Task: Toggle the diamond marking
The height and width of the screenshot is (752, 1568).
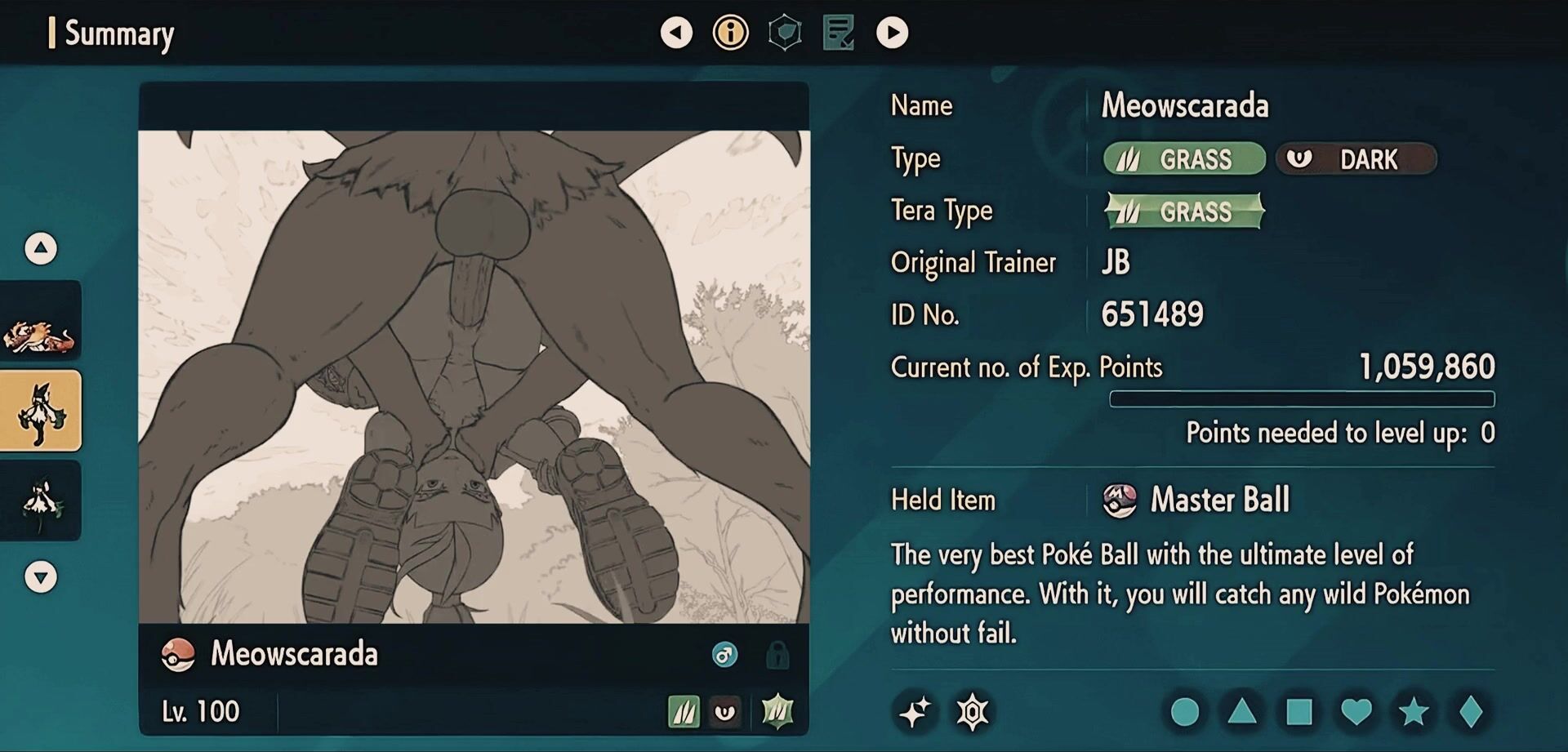Action: (x=1470, y=712)
